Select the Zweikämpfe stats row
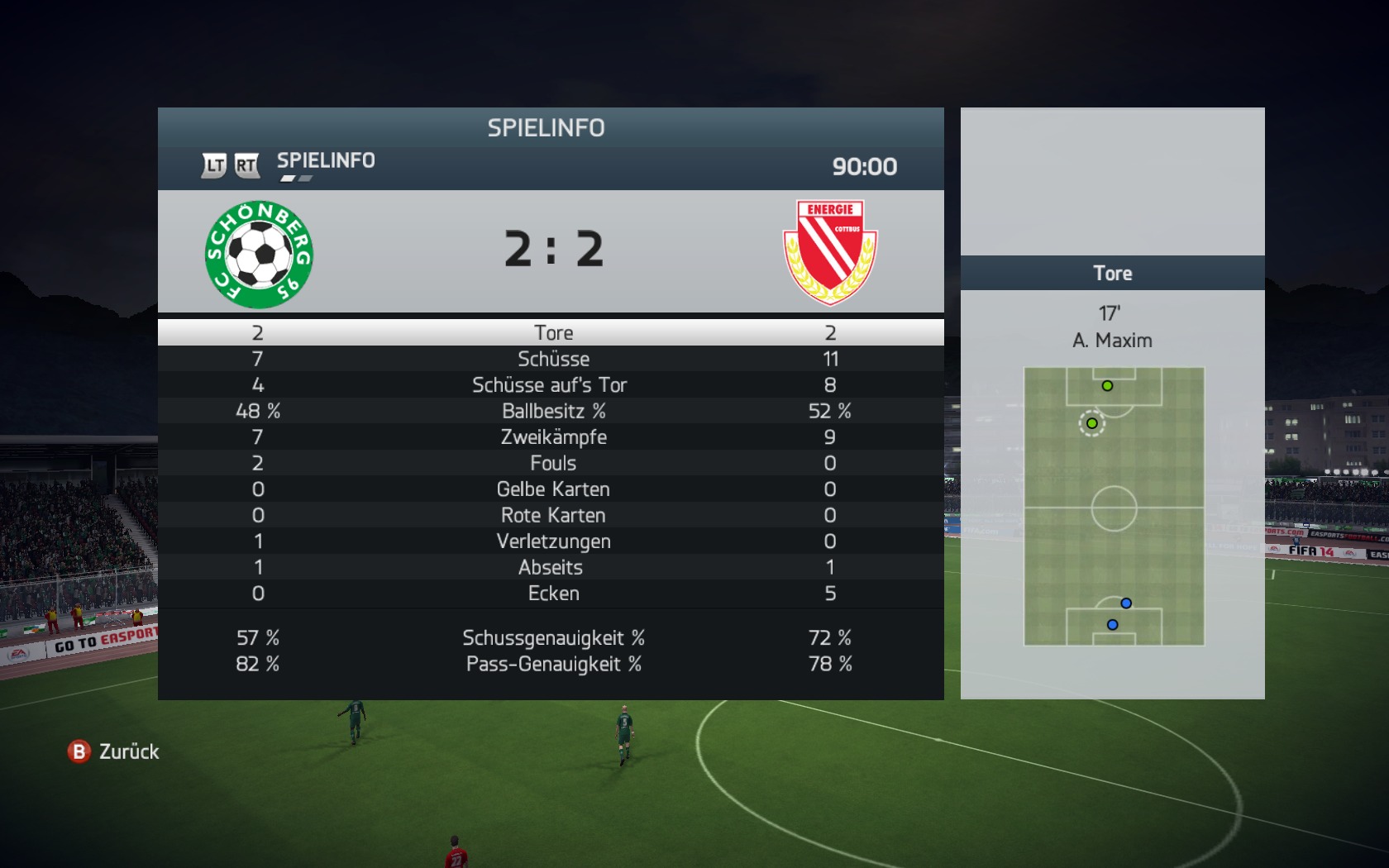This screenshot has height=868, width=1389. pos(551,437)
